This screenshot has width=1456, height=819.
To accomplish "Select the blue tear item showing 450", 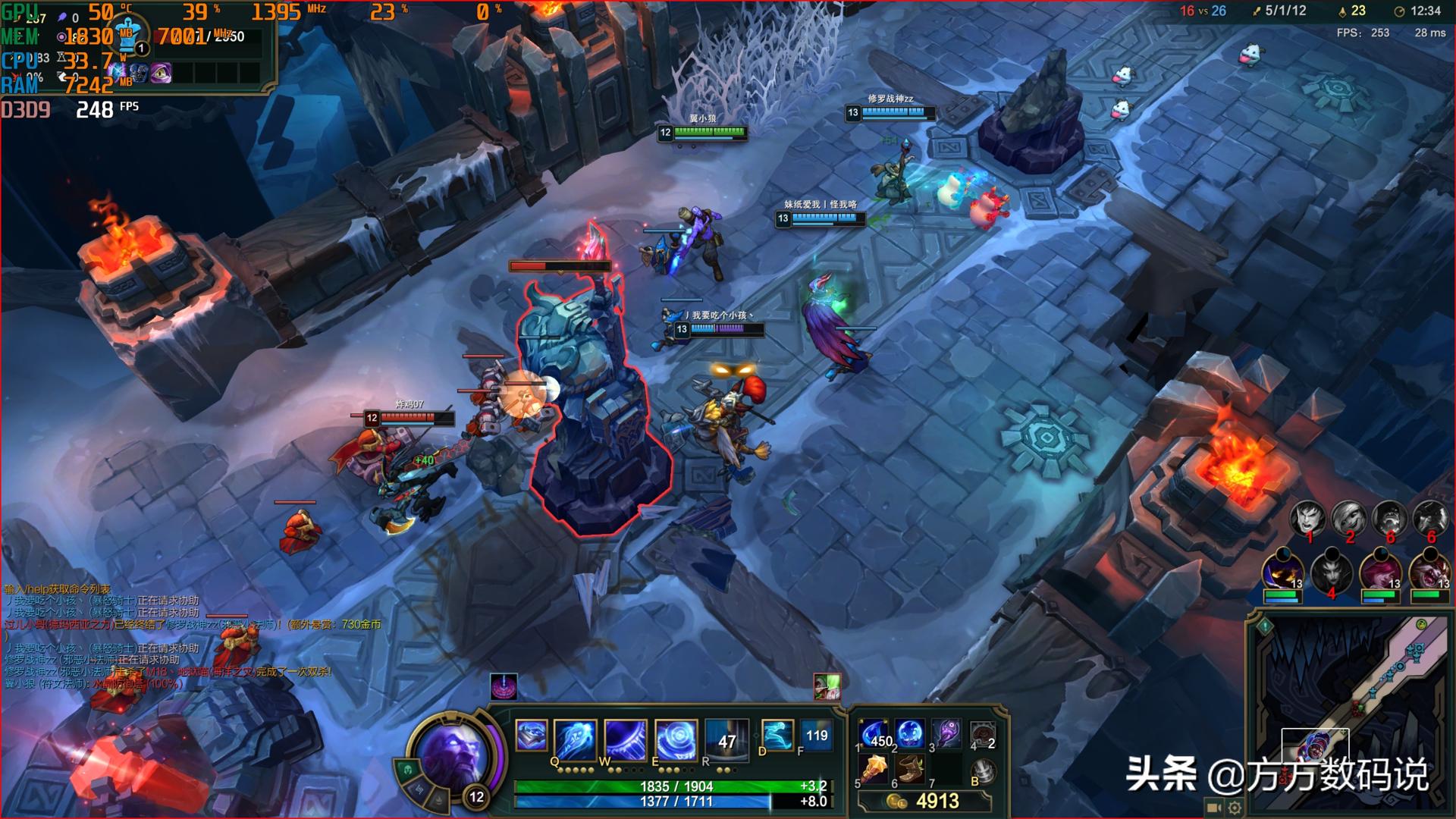I will click(x=874, y=734).
